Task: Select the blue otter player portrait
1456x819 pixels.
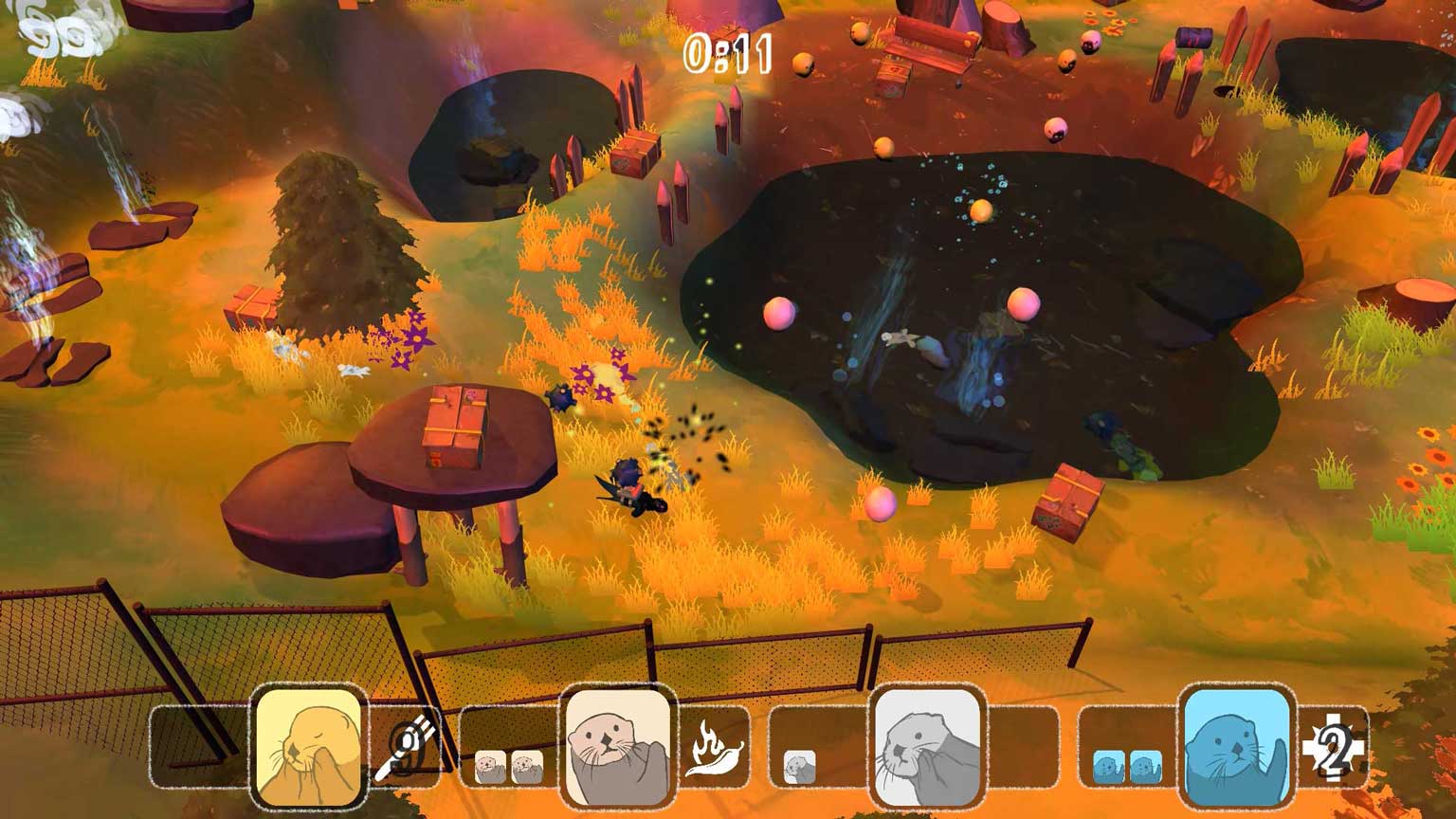Action: pyautogui.click(x=1236, y=746)
